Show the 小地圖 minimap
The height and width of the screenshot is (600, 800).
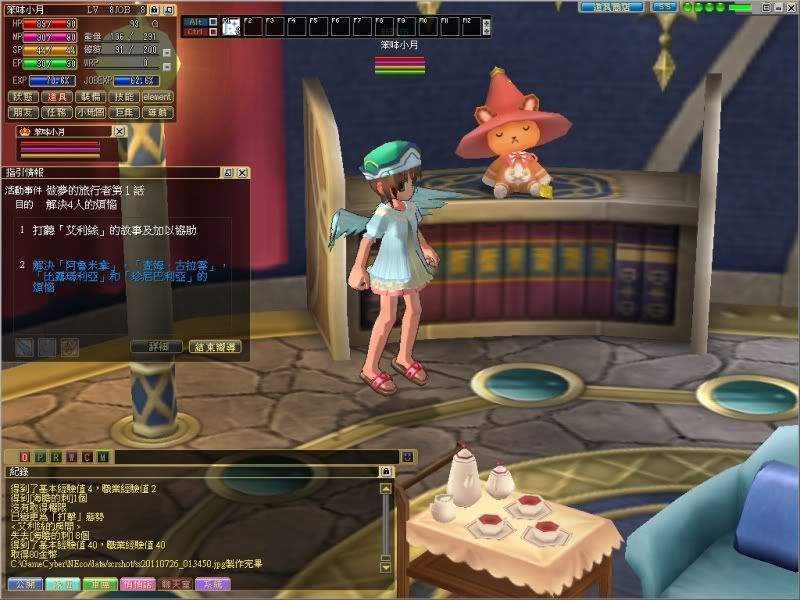click(x=90, y=112)
